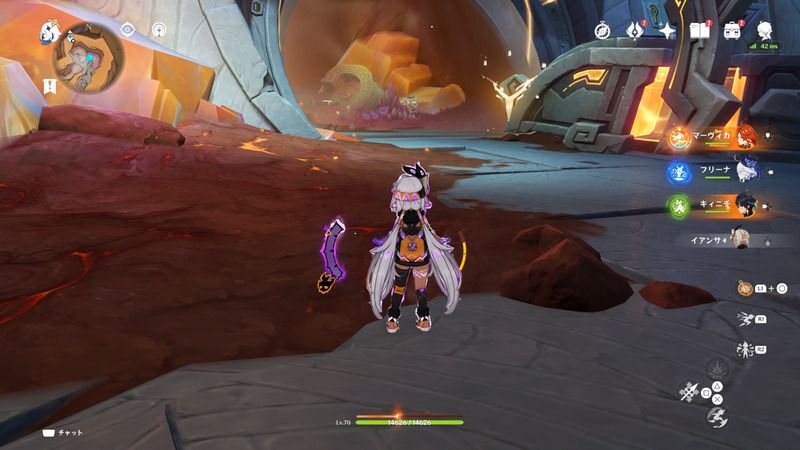Open the Paimon menu icon

pyautogui.click(x=47, y=32)
